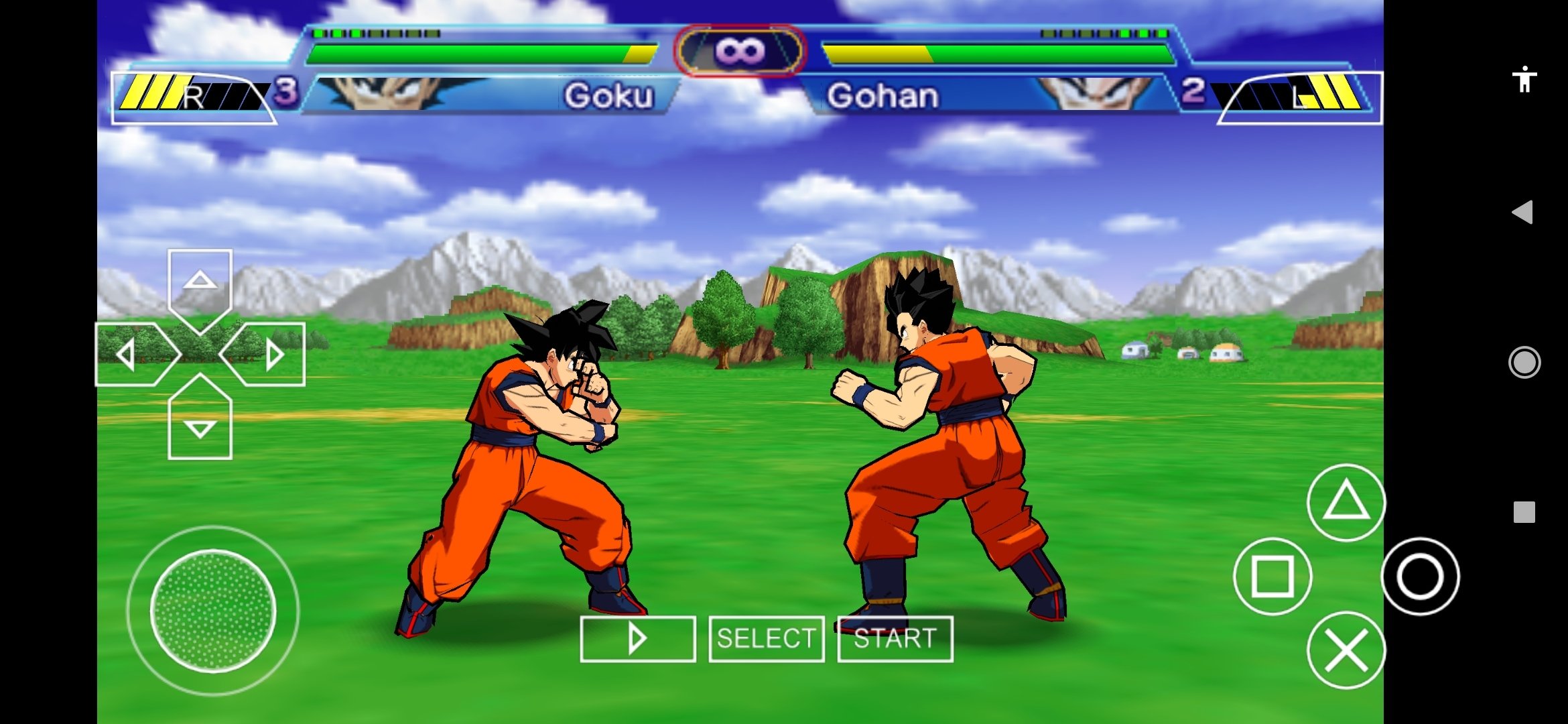Screen dimensions: 1568x724
Task: Tap the circle action button
Action: tap(1420, 576)
